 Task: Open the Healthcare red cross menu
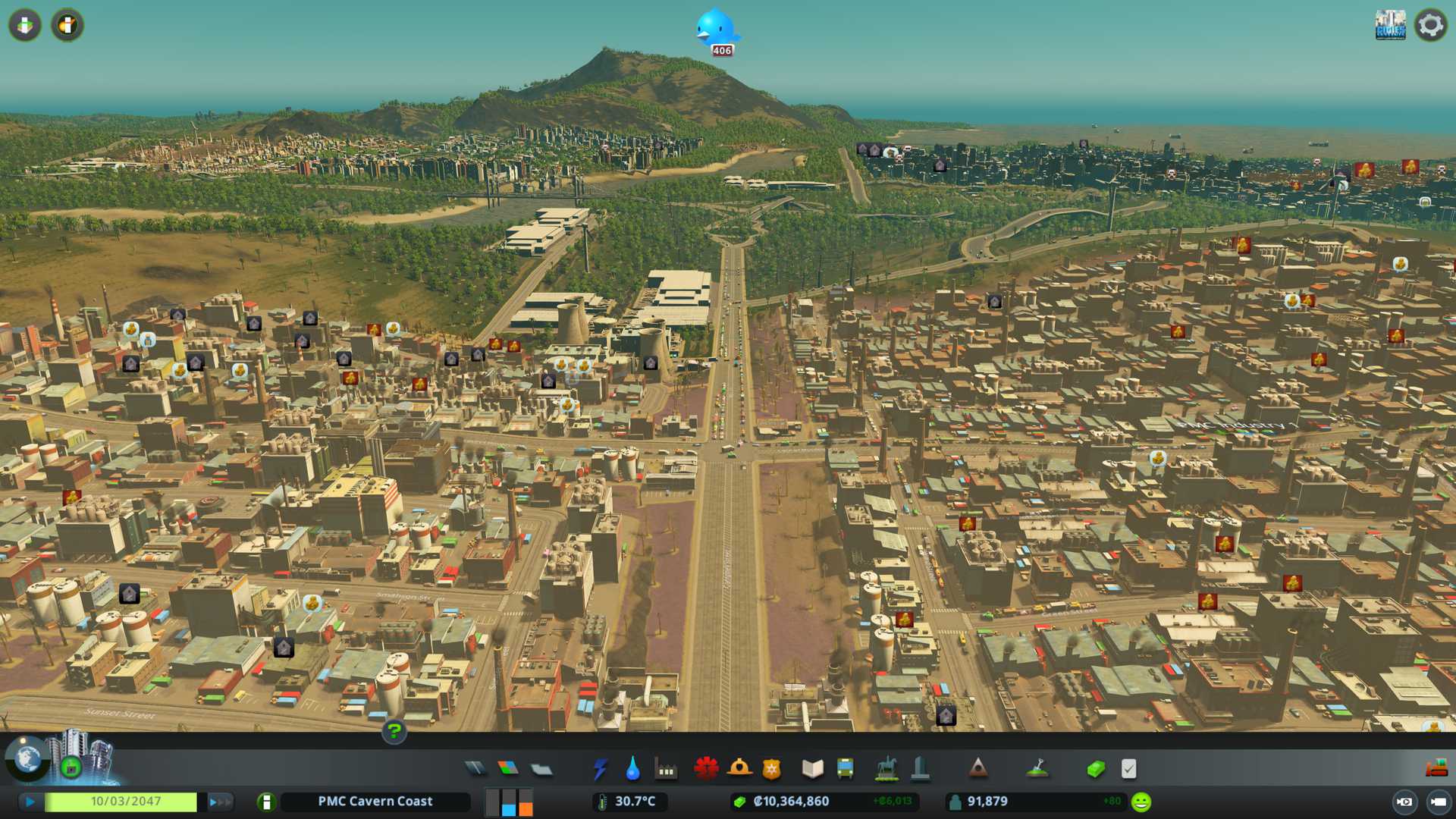tap(706, 769)
